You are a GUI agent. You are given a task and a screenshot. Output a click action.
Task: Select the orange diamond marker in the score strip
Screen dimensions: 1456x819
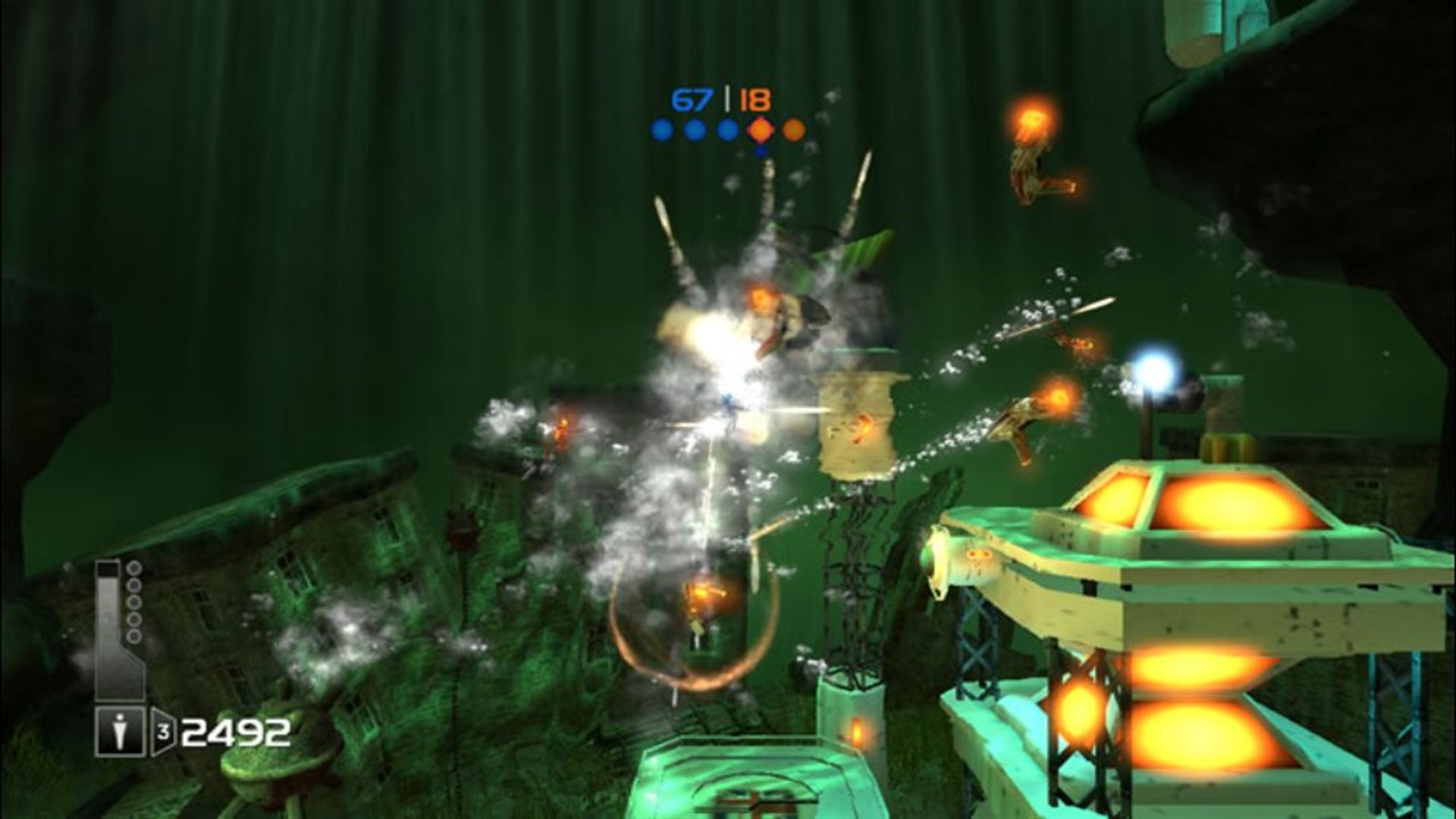pos(759,130)
